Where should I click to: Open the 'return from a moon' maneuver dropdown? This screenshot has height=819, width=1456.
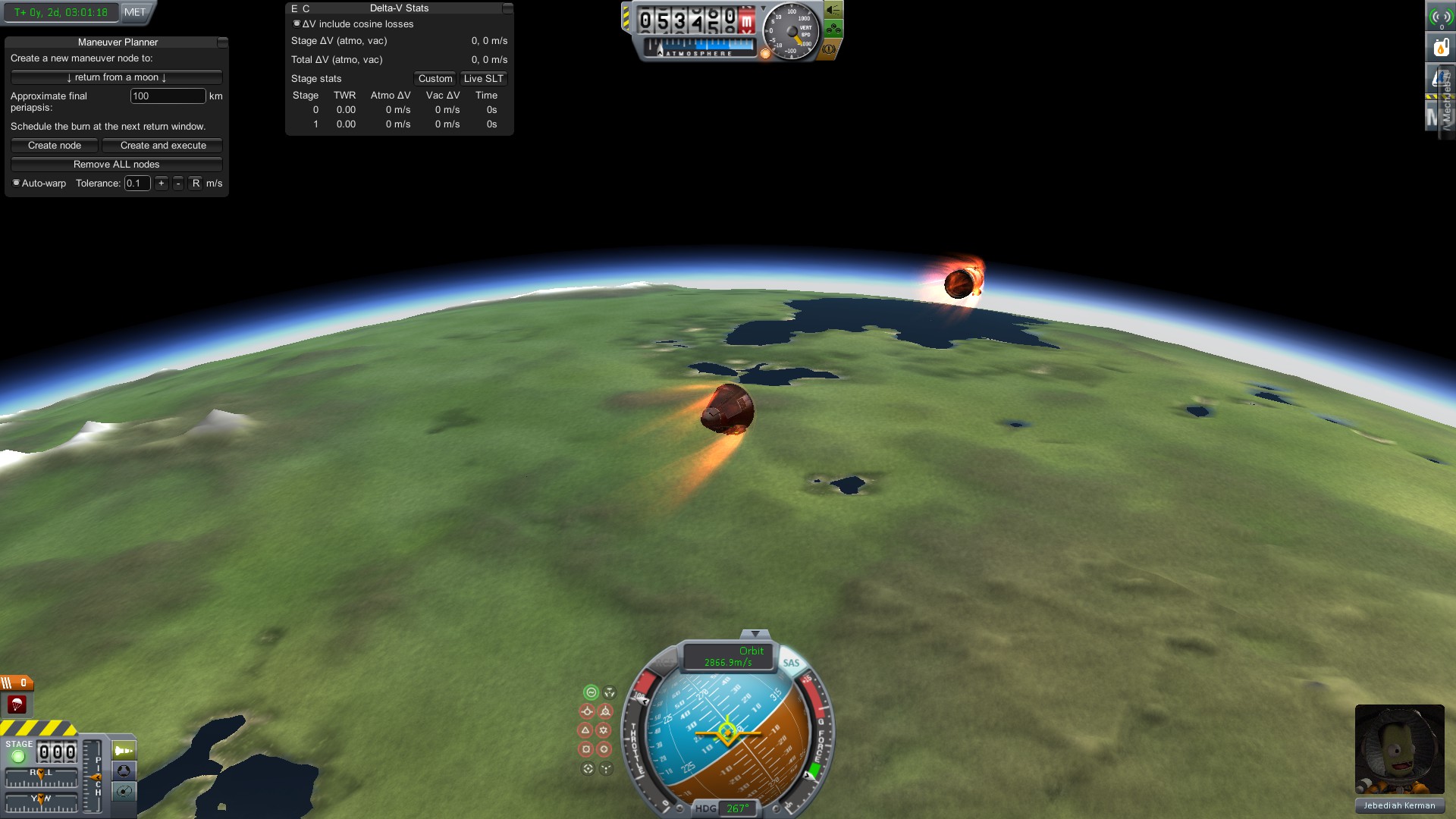click(116, 77)
